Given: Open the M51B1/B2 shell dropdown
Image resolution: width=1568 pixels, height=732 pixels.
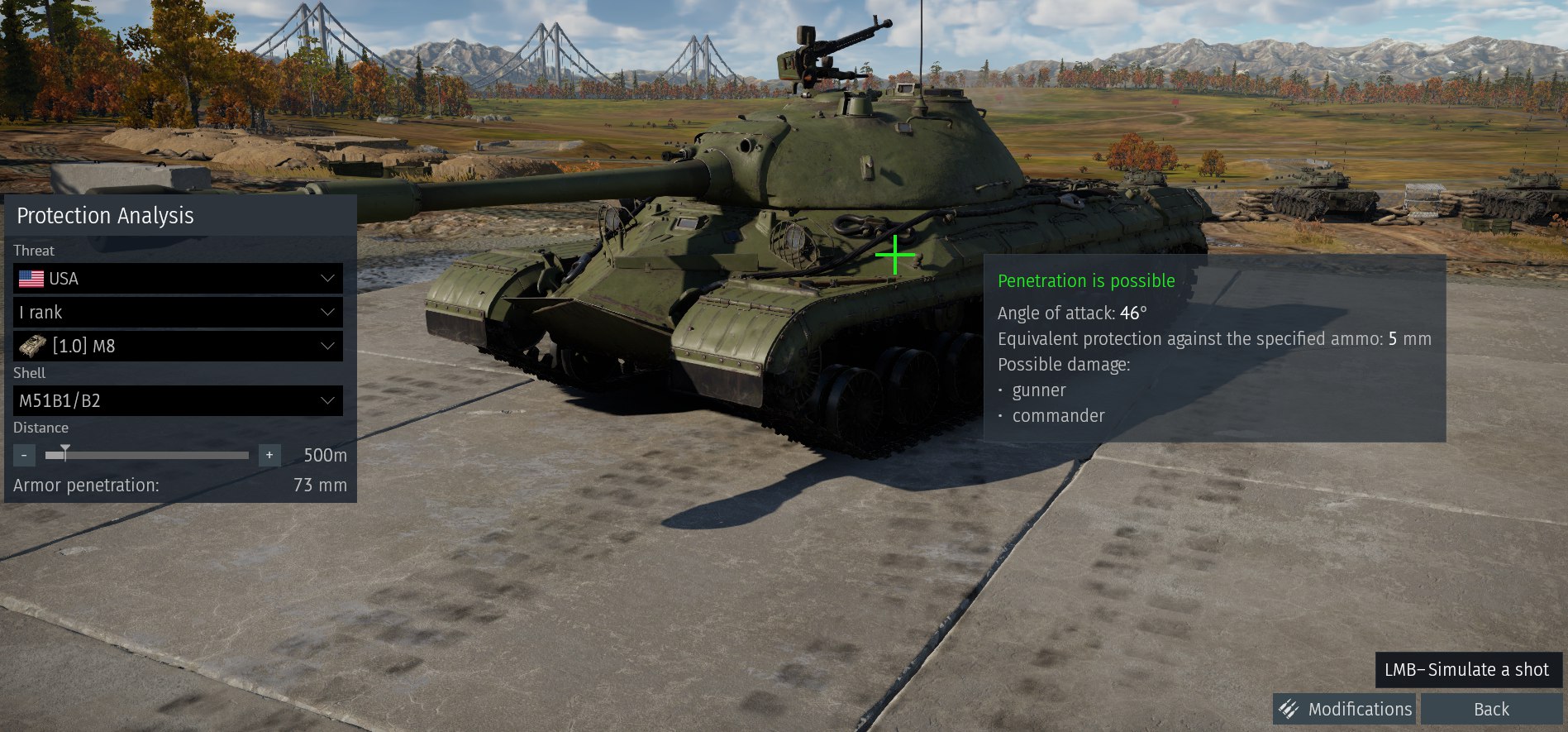Looking at the screenshot, I should tap(178, 401).
